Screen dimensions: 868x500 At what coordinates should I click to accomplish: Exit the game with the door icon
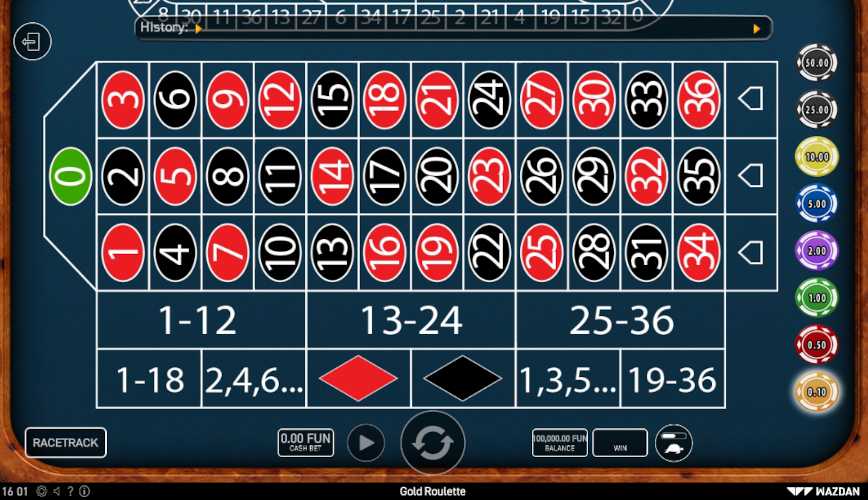(32, 42)
